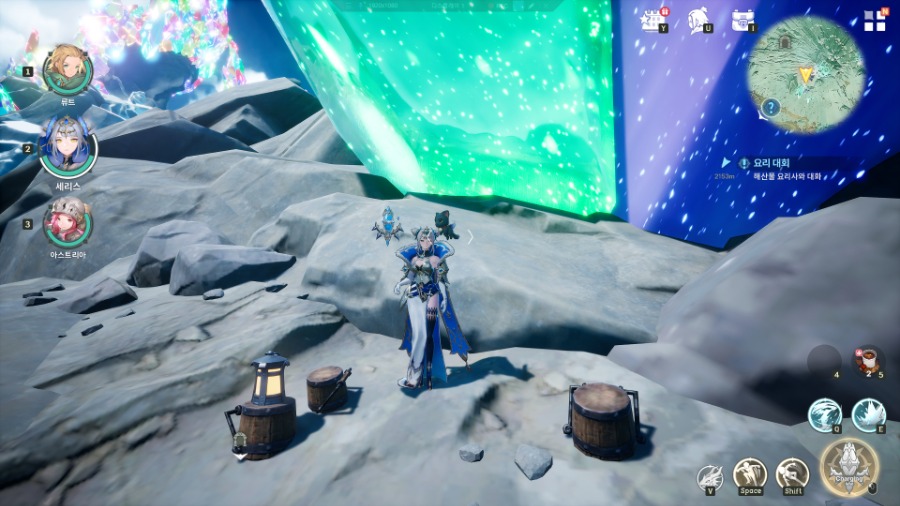Switch to party member 류트
This screenshot has width=900, height=506.
point(68,69)
